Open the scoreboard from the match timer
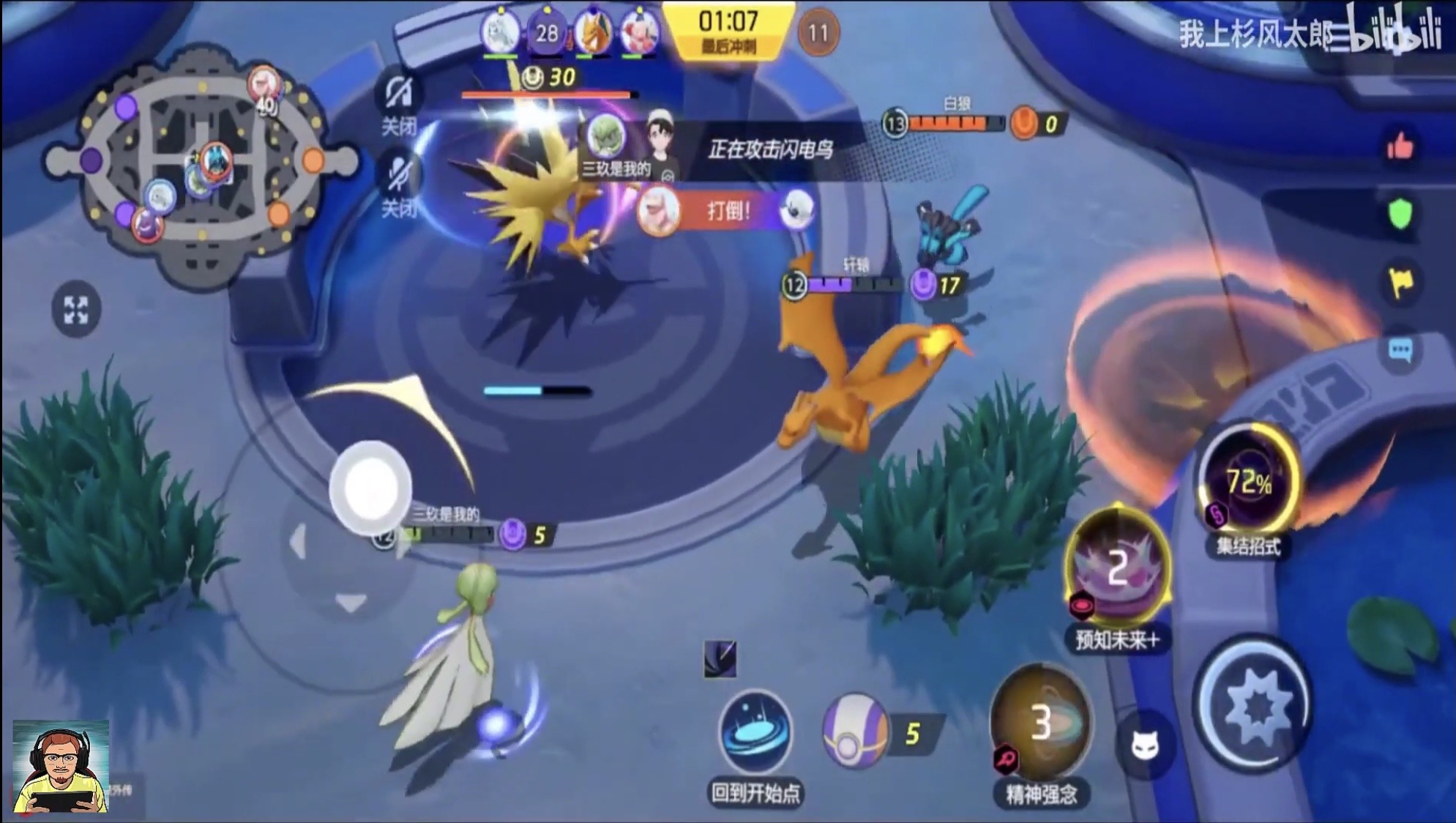Viewport: 1456px width, 823px height. tap(728, 29)
